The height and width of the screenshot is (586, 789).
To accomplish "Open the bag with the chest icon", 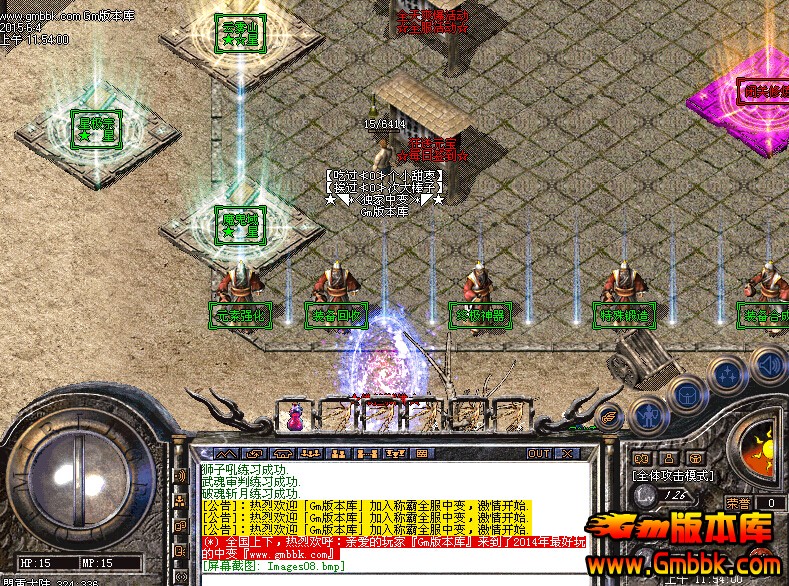I will pos(689,393).
